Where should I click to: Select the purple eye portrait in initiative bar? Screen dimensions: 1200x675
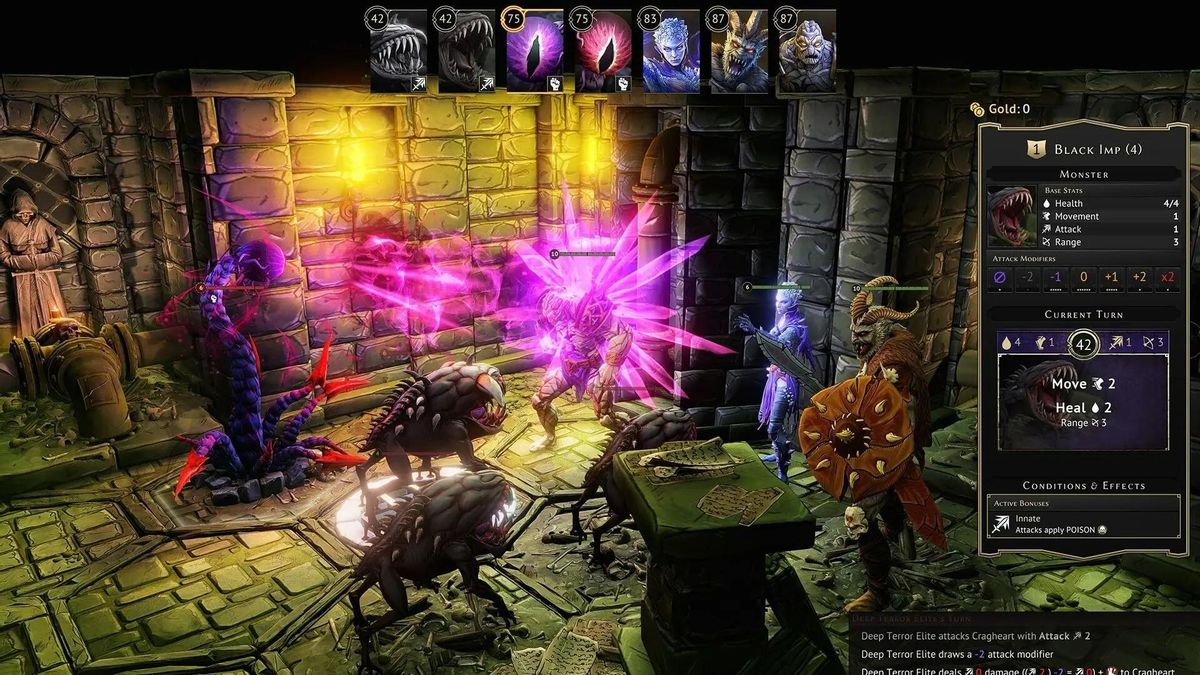(535, 52)
